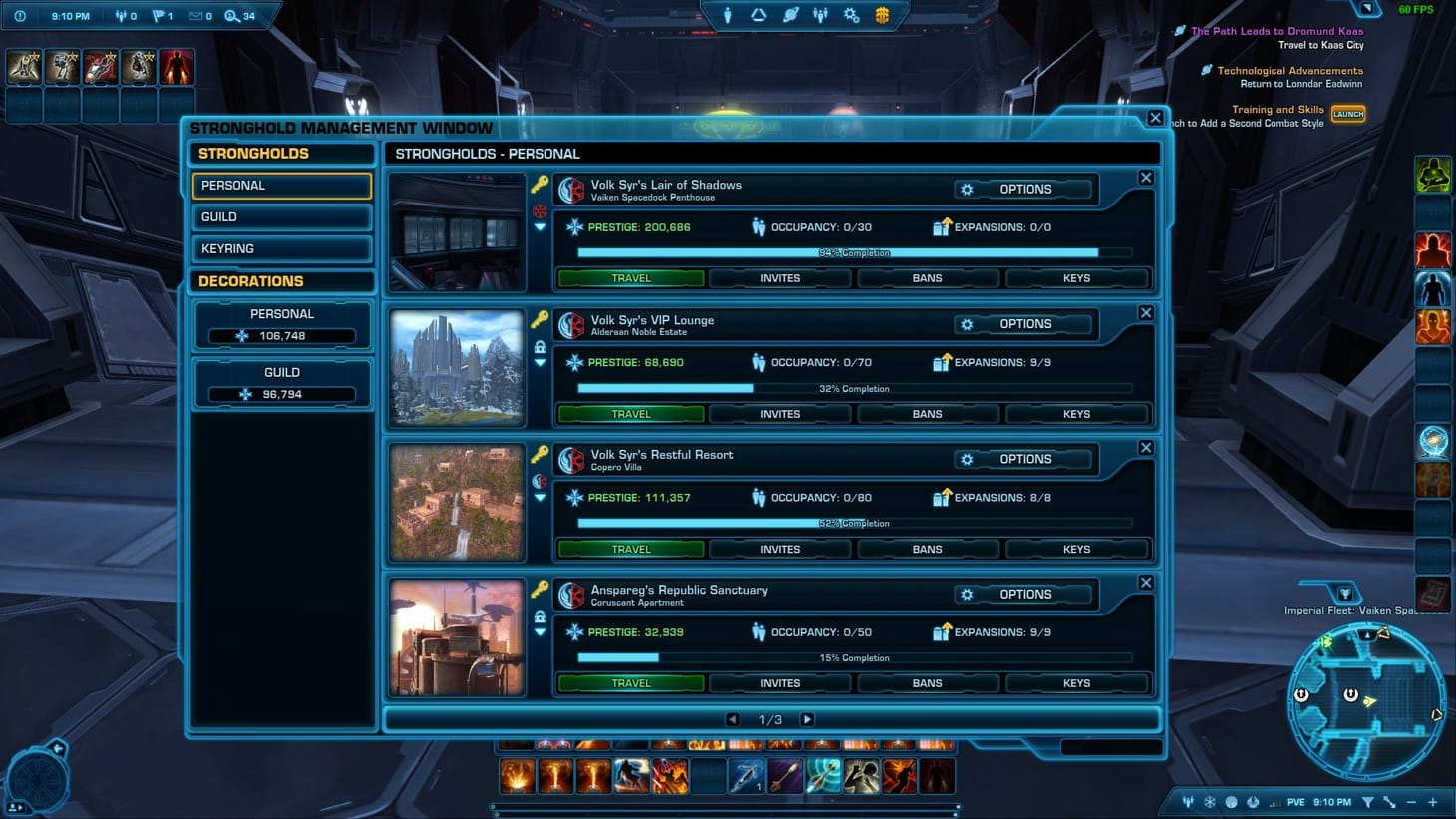The image size is (1456, 819).
Task: Click the 32% Completion progress bar
Action: click(x=853, y=388)
